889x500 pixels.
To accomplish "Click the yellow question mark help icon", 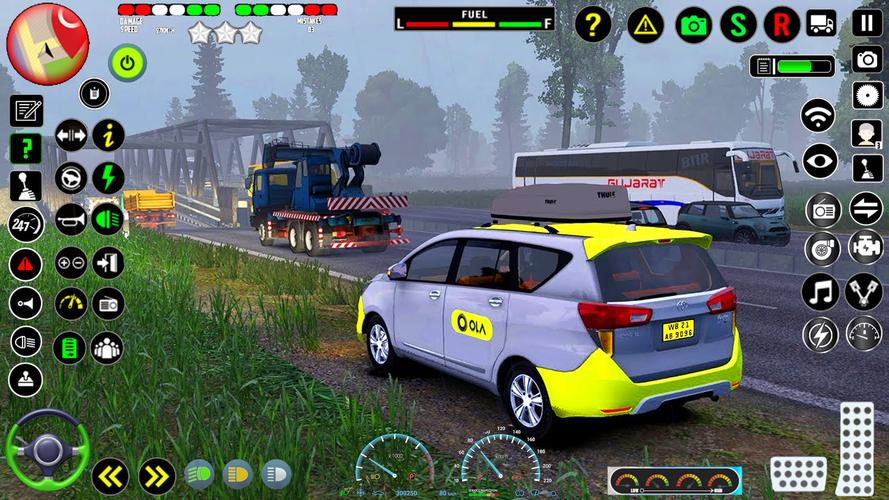I will pyautogui.click(x=593, y=24).
